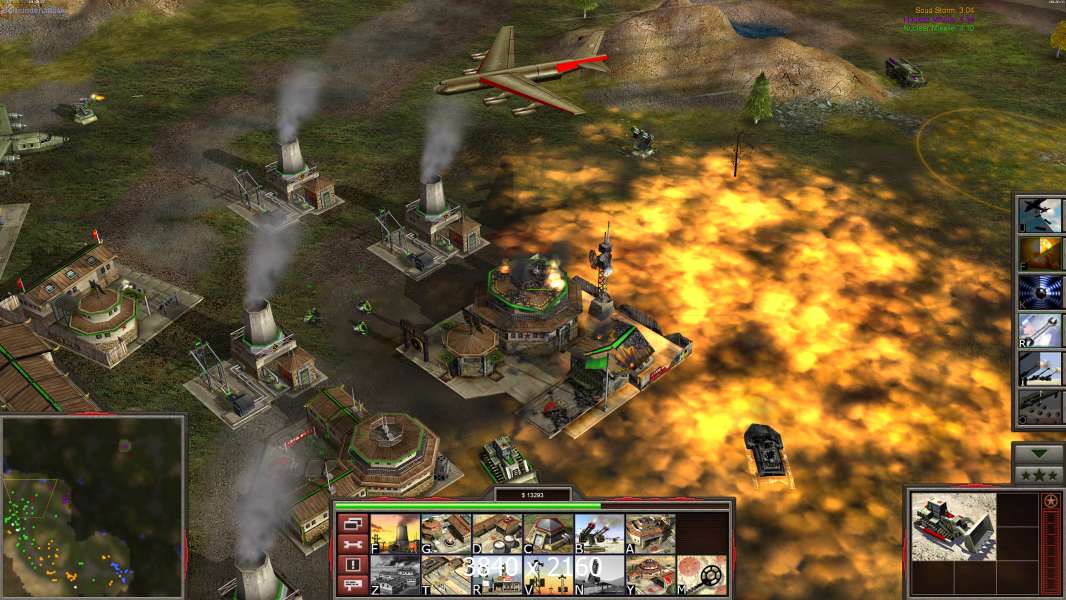Use the blue pulse general power labeled K
The image size is (1066, 600).
[1040, 291]
